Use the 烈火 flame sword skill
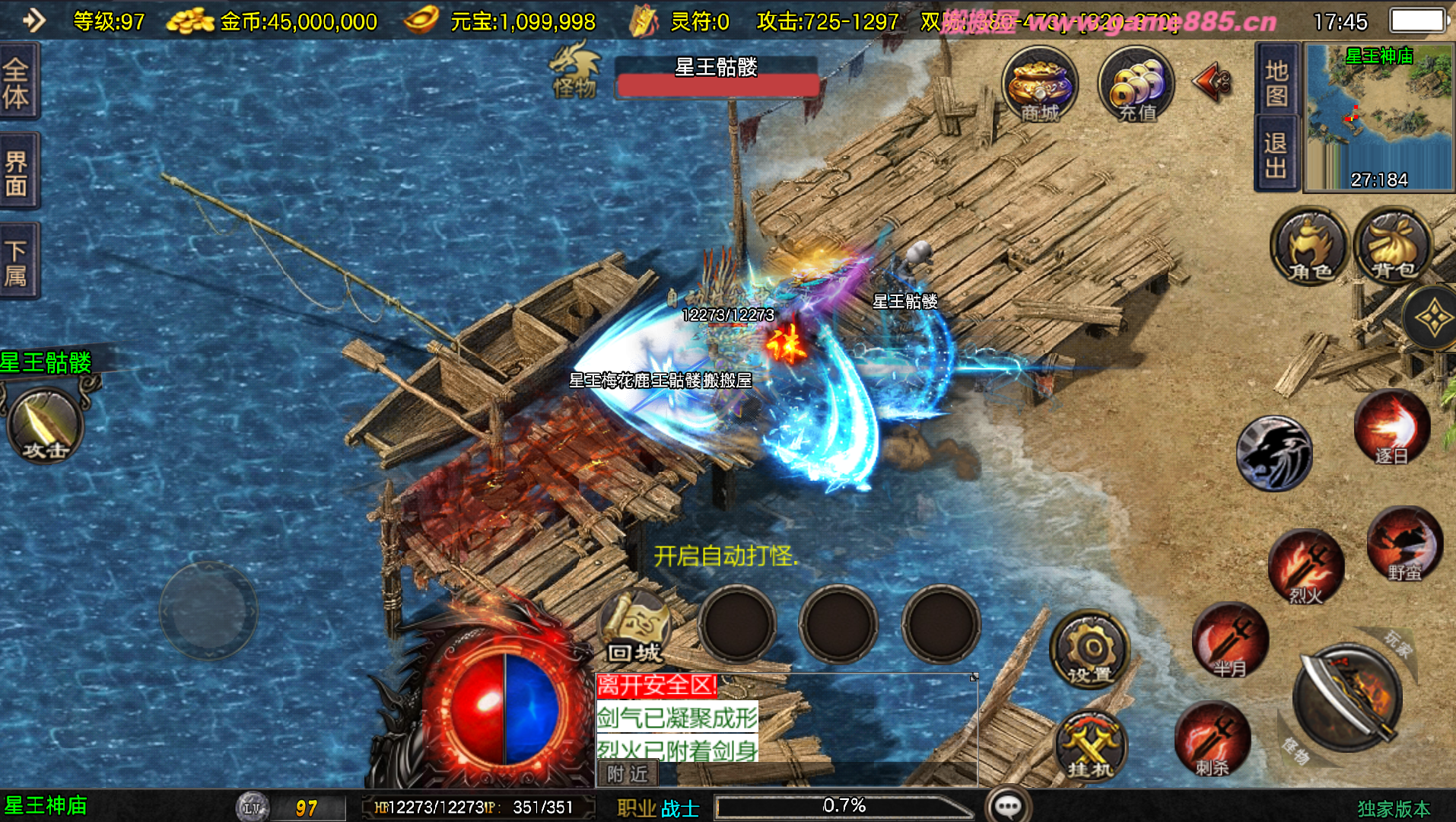1456x822 pixels. click(1305, 567)
